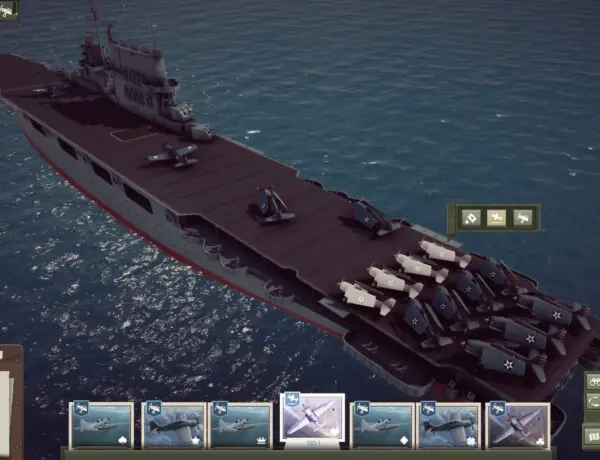Pick the aircraft card marked with a spade
The height and width of the screenshot is (460, 600).
[x=101, y=425]
